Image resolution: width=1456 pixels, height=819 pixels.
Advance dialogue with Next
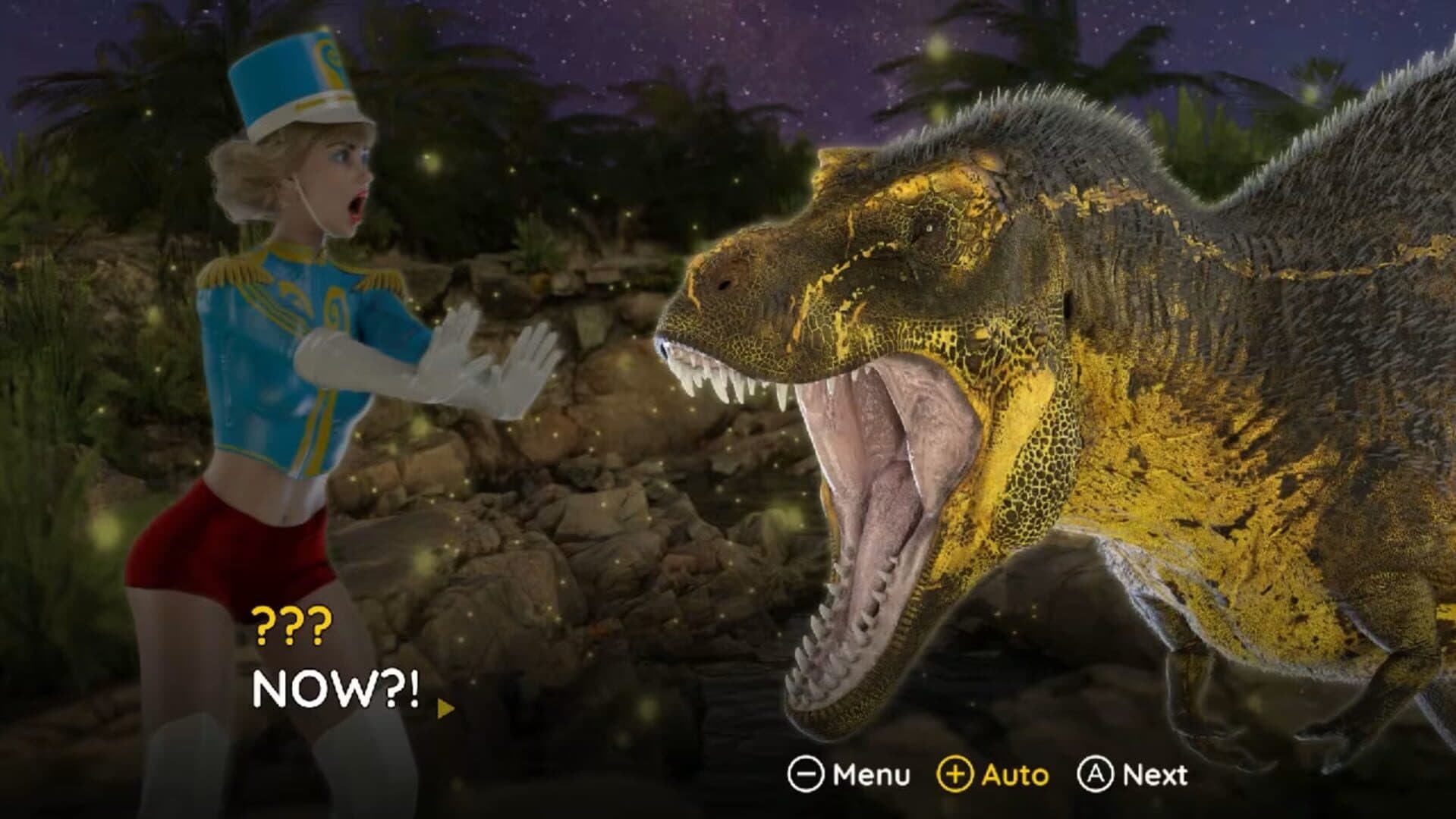coord(1132,774)
